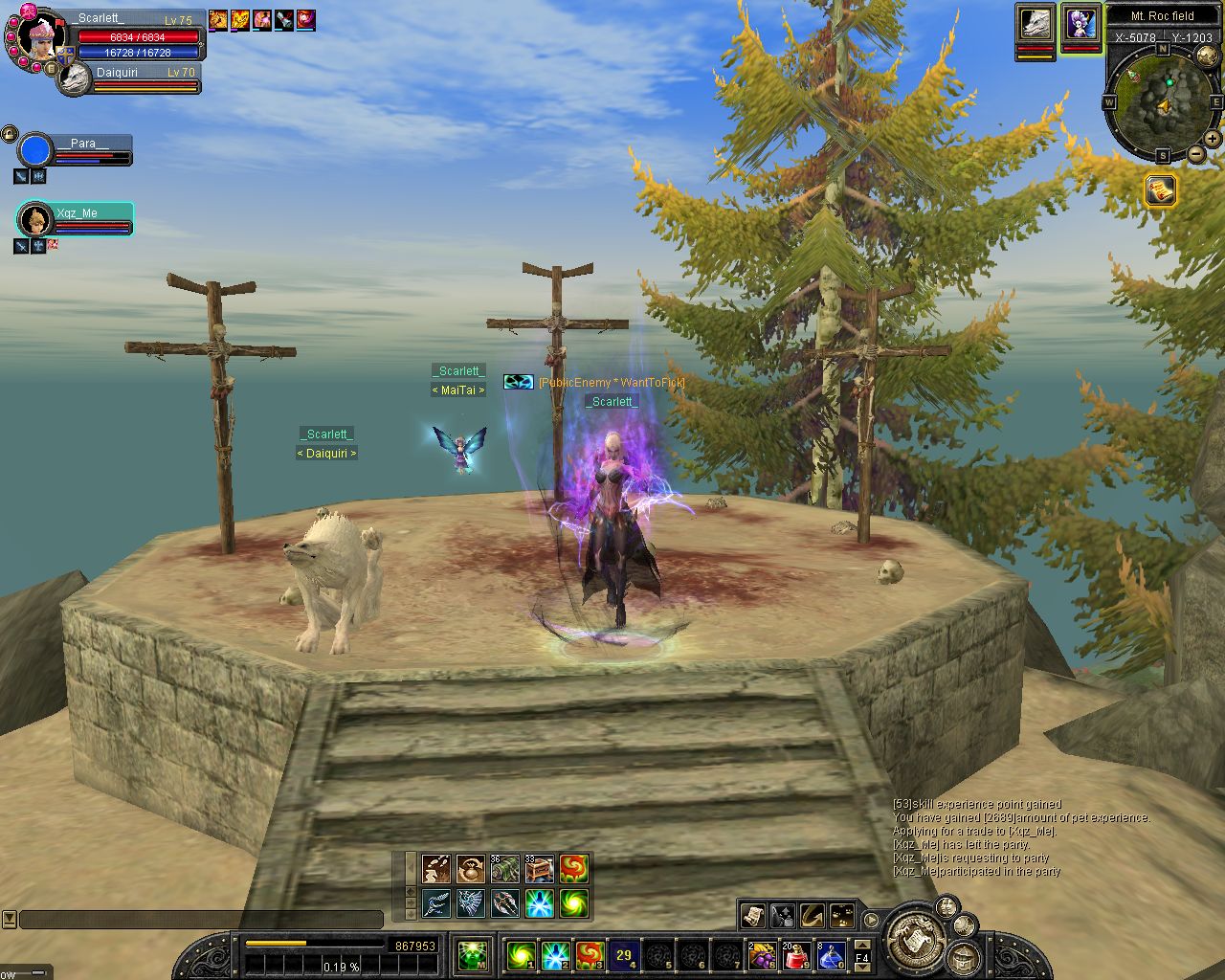Click the green face icon marked M
The width and height of the screenshot is (1225, 980).
pos(473,954)
